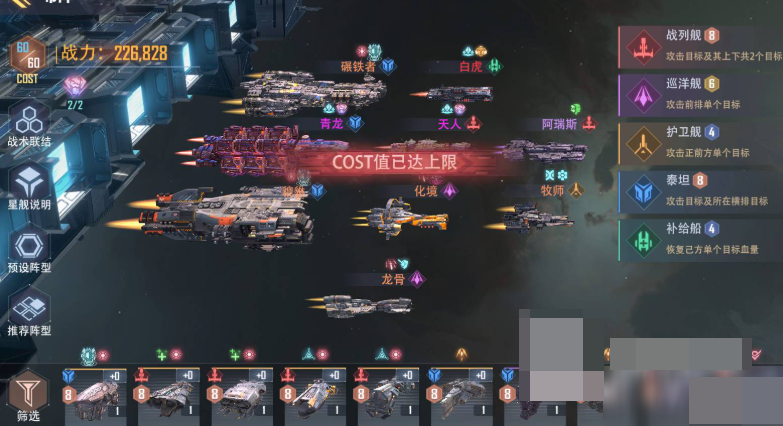Show 星舰说明 starship description

pyautogui.click(x=29, y=187)
